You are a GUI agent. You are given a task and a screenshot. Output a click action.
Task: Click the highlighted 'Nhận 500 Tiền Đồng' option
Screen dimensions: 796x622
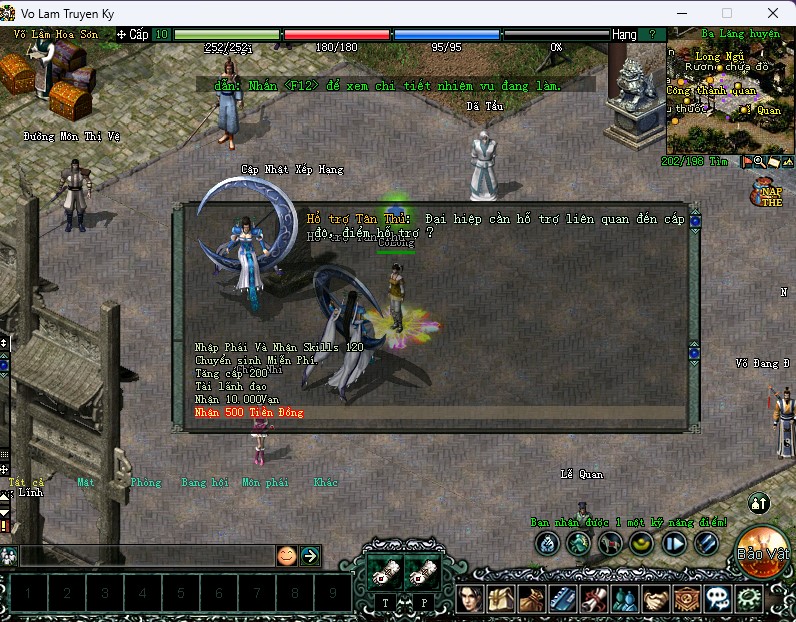point(249,412)
